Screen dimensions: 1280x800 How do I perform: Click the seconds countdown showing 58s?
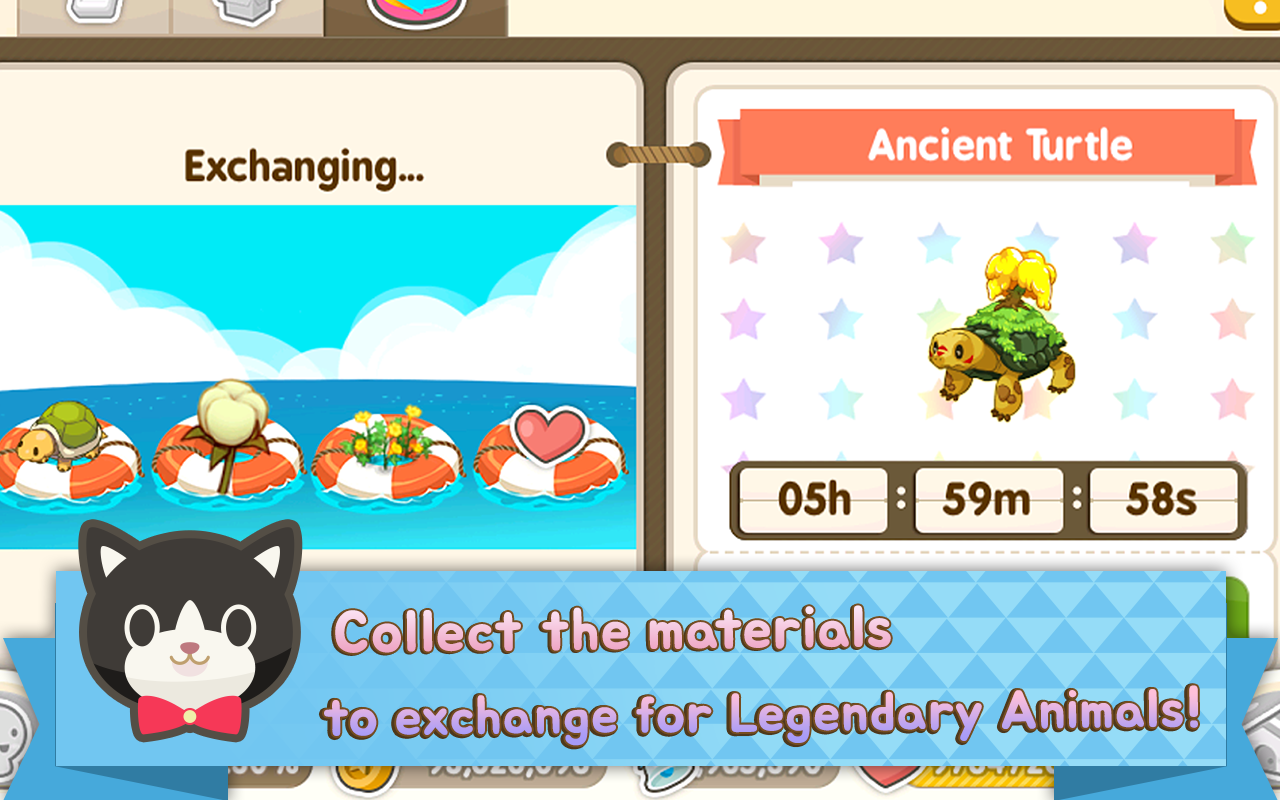pos(1163,500)
